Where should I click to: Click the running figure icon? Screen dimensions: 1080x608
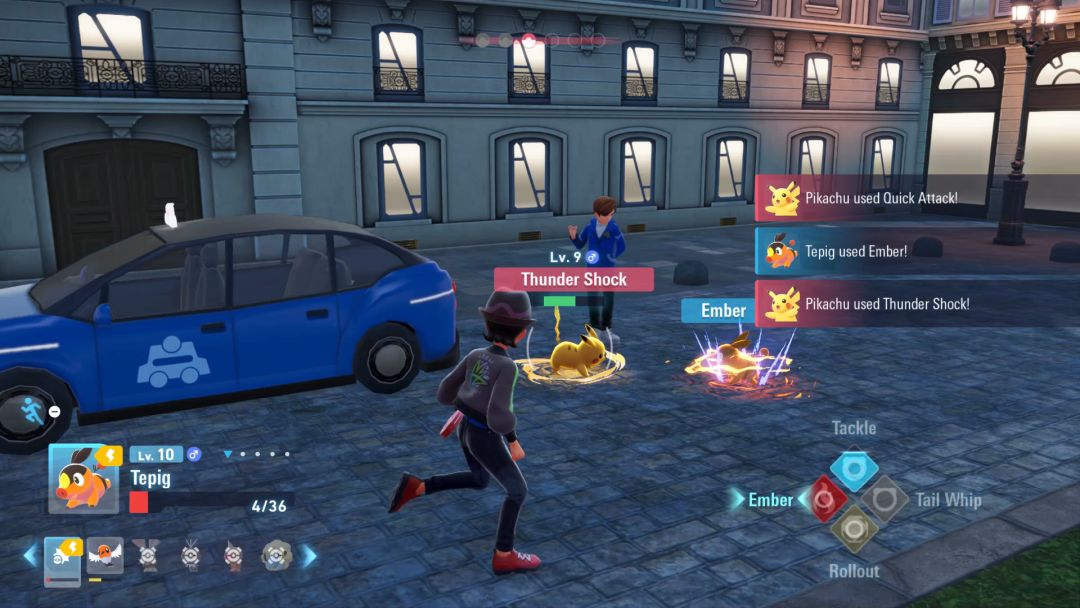point(30,410)
